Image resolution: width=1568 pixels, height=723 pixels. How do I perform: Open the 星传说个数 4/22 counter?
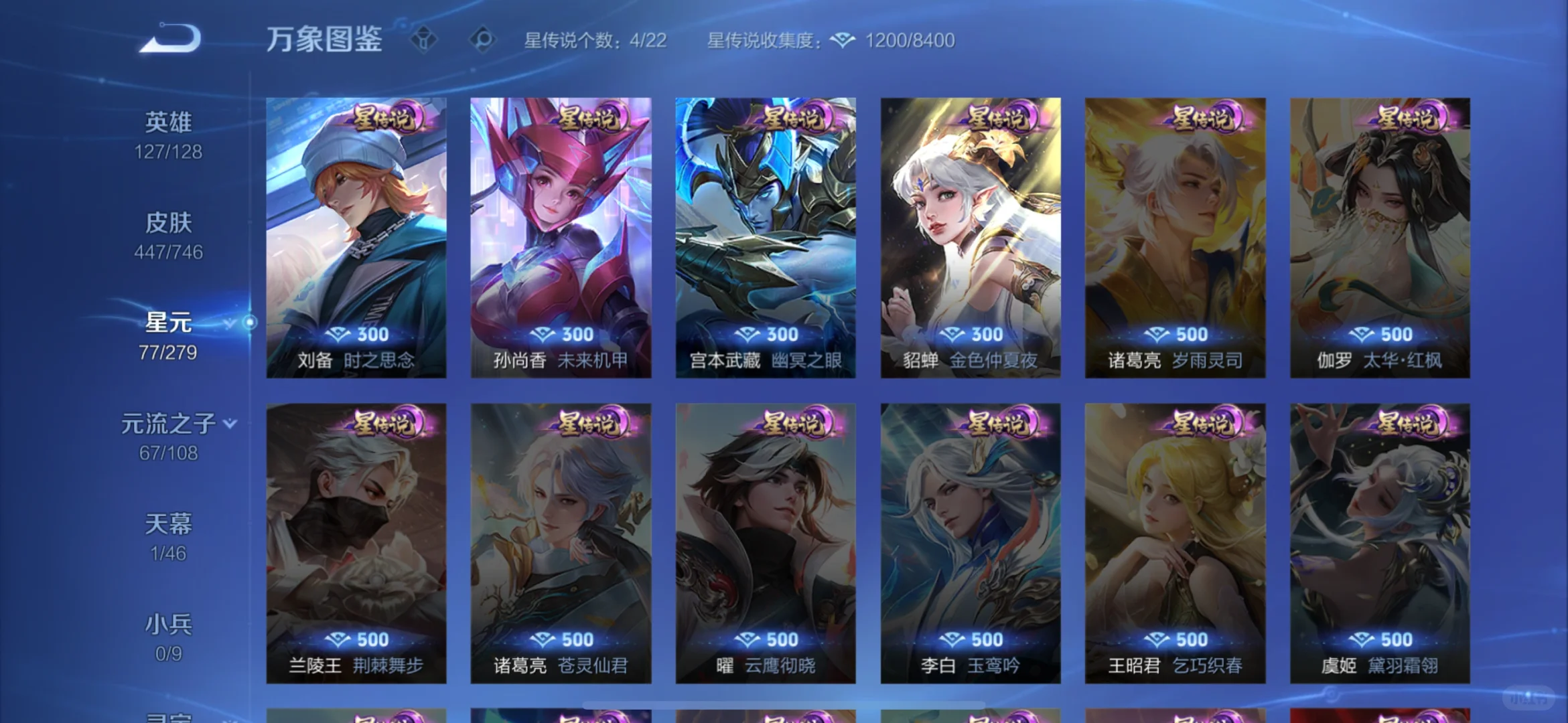point(593,40)
